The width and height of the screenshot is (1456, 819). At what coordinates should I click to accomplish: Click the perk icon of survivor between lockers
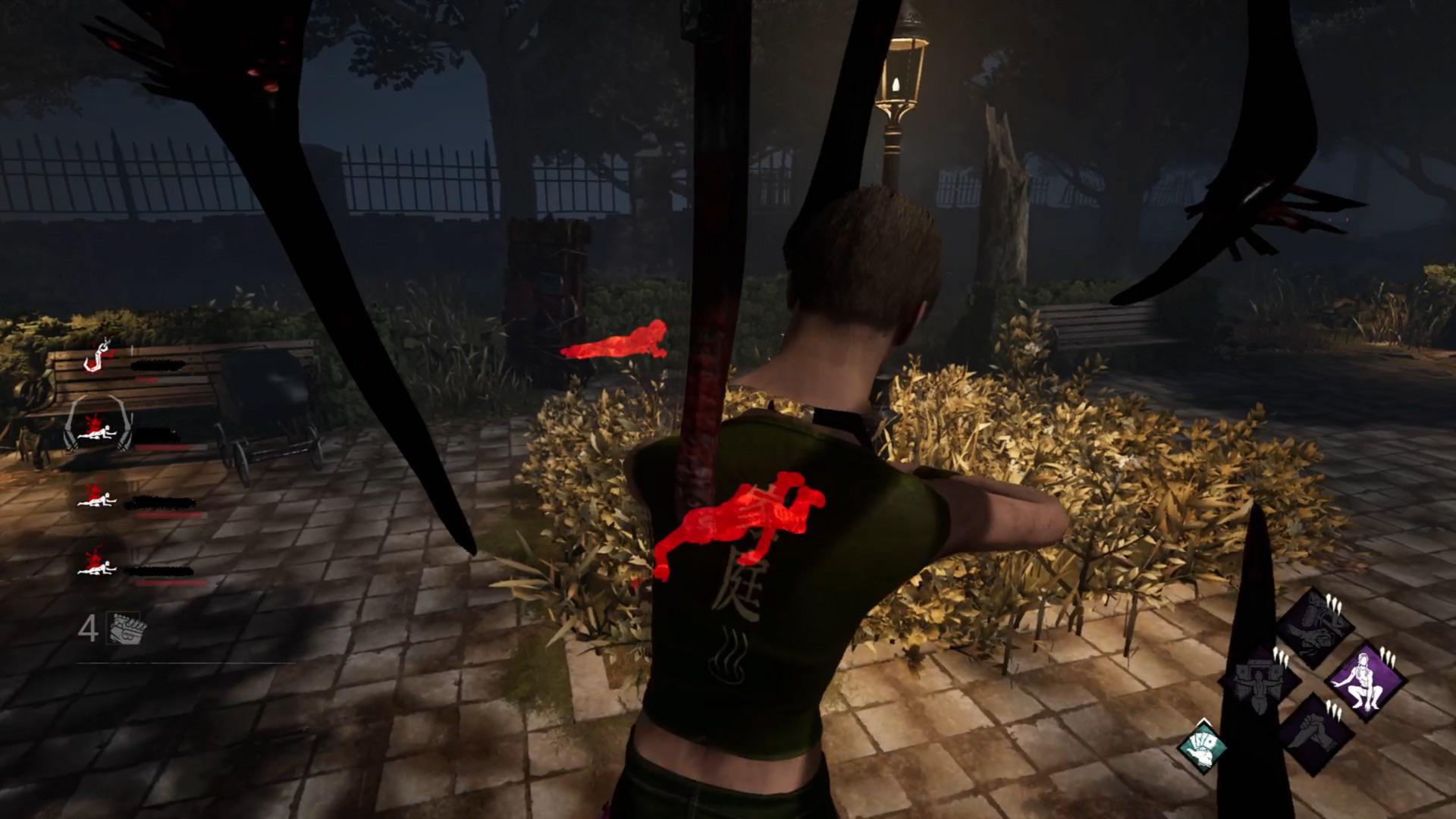tap(1259, 686)
